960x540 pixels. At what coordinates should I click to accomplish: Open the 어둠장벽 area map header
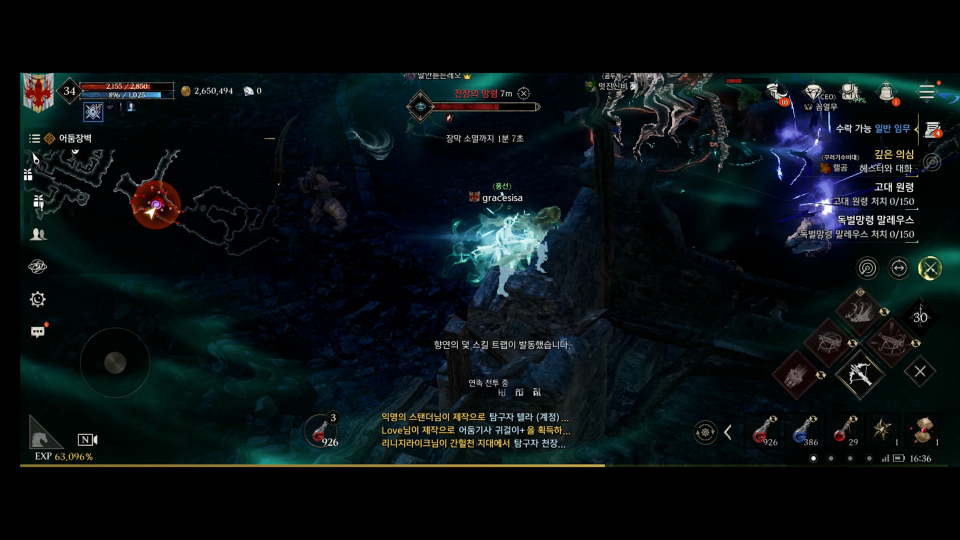(69, 138)
